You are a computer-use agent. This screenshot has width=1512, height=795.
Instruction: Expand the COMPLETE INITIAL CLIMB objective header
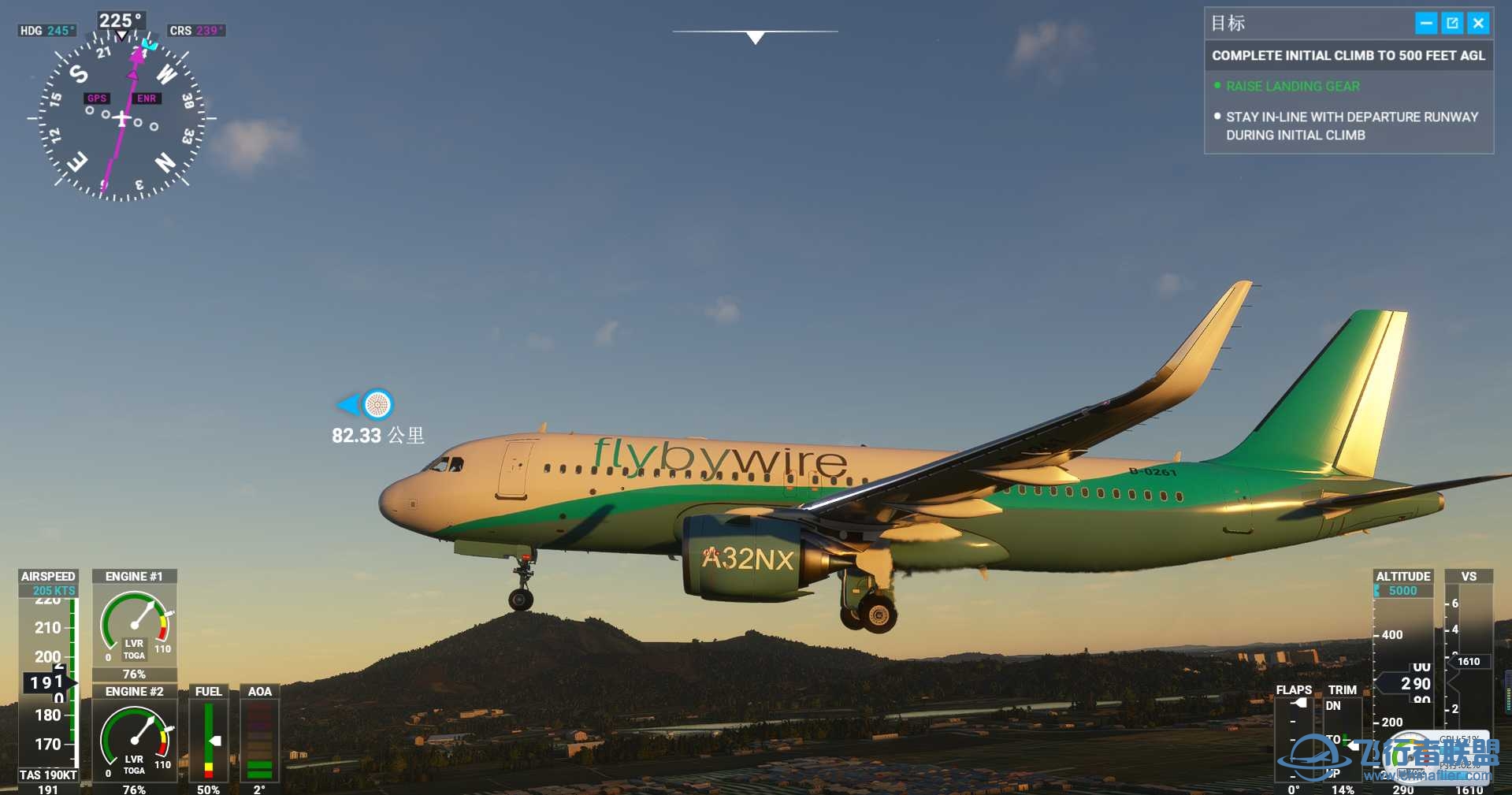(x=1348, y=55)
